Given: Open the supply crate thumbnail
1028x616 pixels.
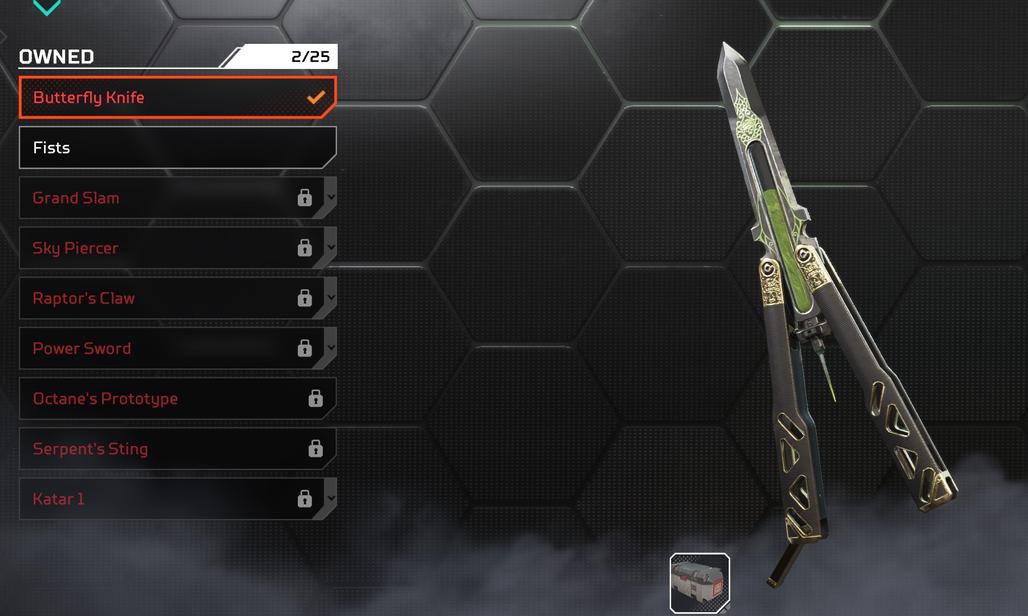Looking at the screenshot, I should pos(700,583).
